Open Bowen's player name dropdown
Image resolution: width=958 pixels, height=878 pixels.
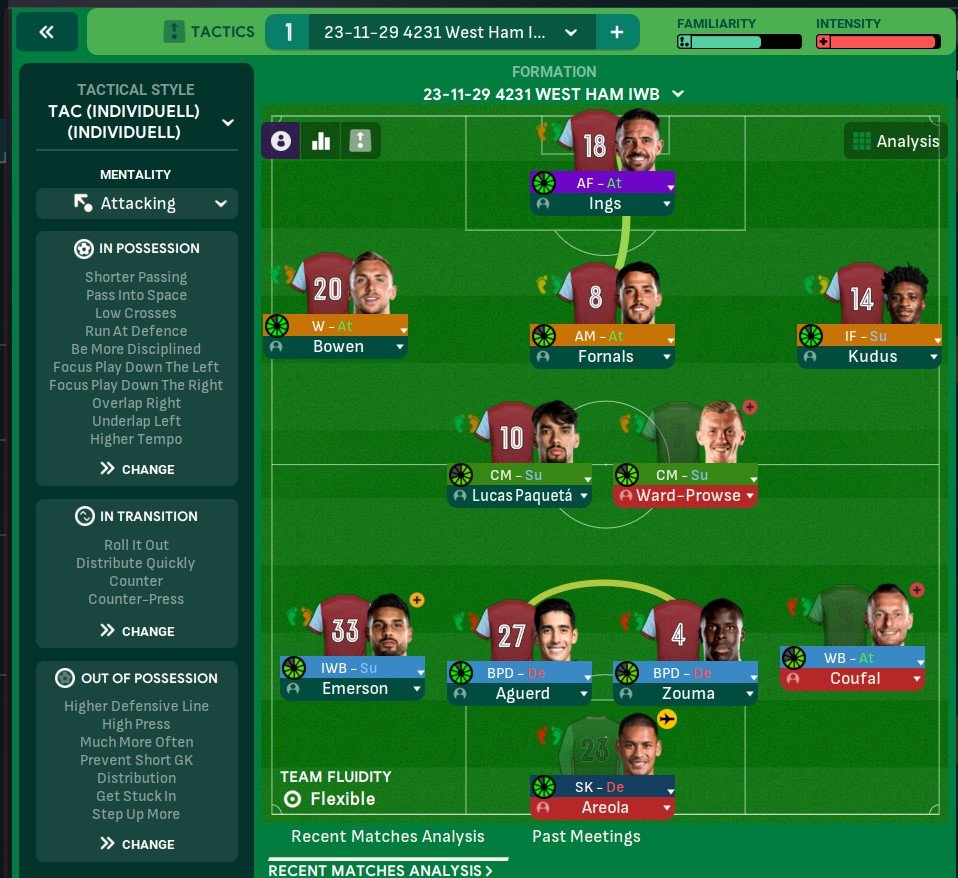[x=400, y=347]
